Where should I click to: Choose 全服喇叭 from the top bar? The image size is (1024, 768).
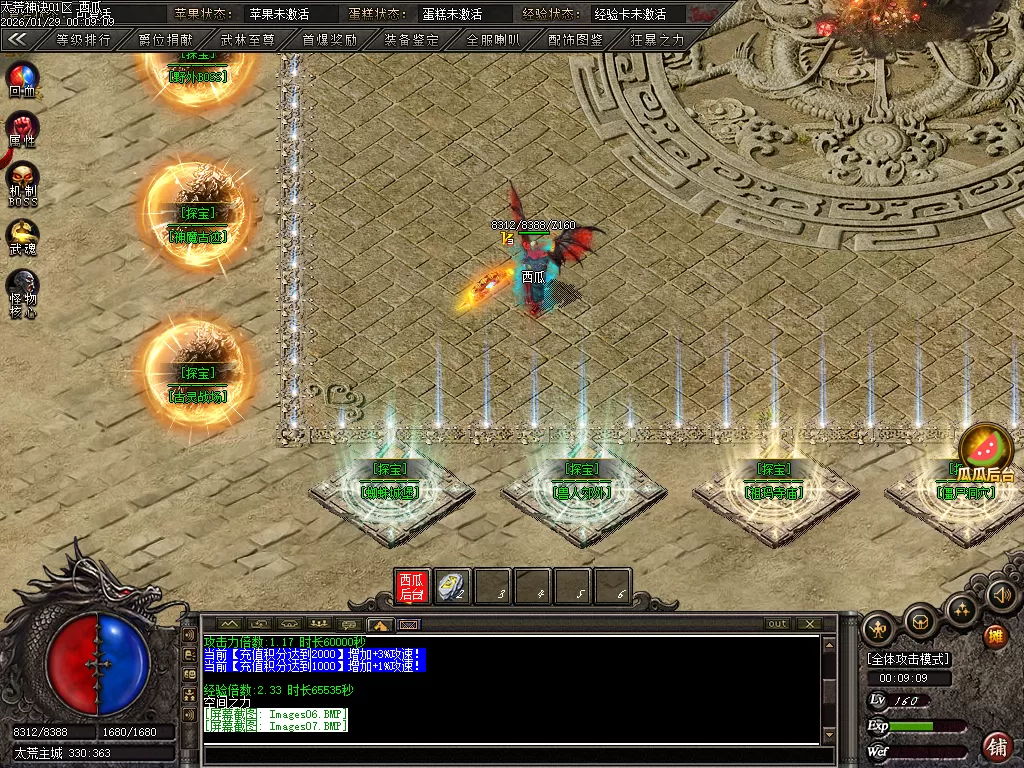coord(493,40)
